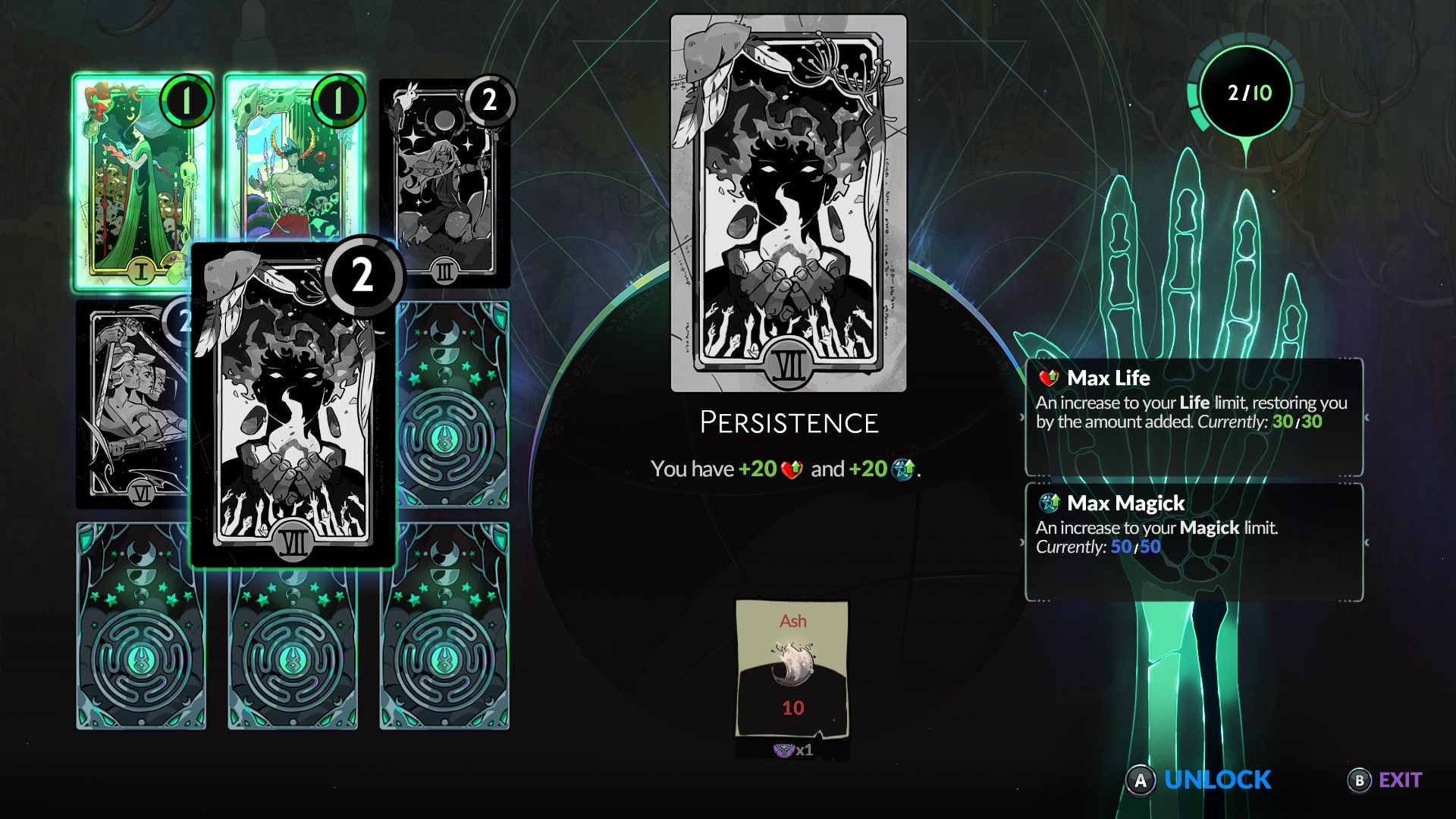Click the Max Life heart icon

point(1047,377)
